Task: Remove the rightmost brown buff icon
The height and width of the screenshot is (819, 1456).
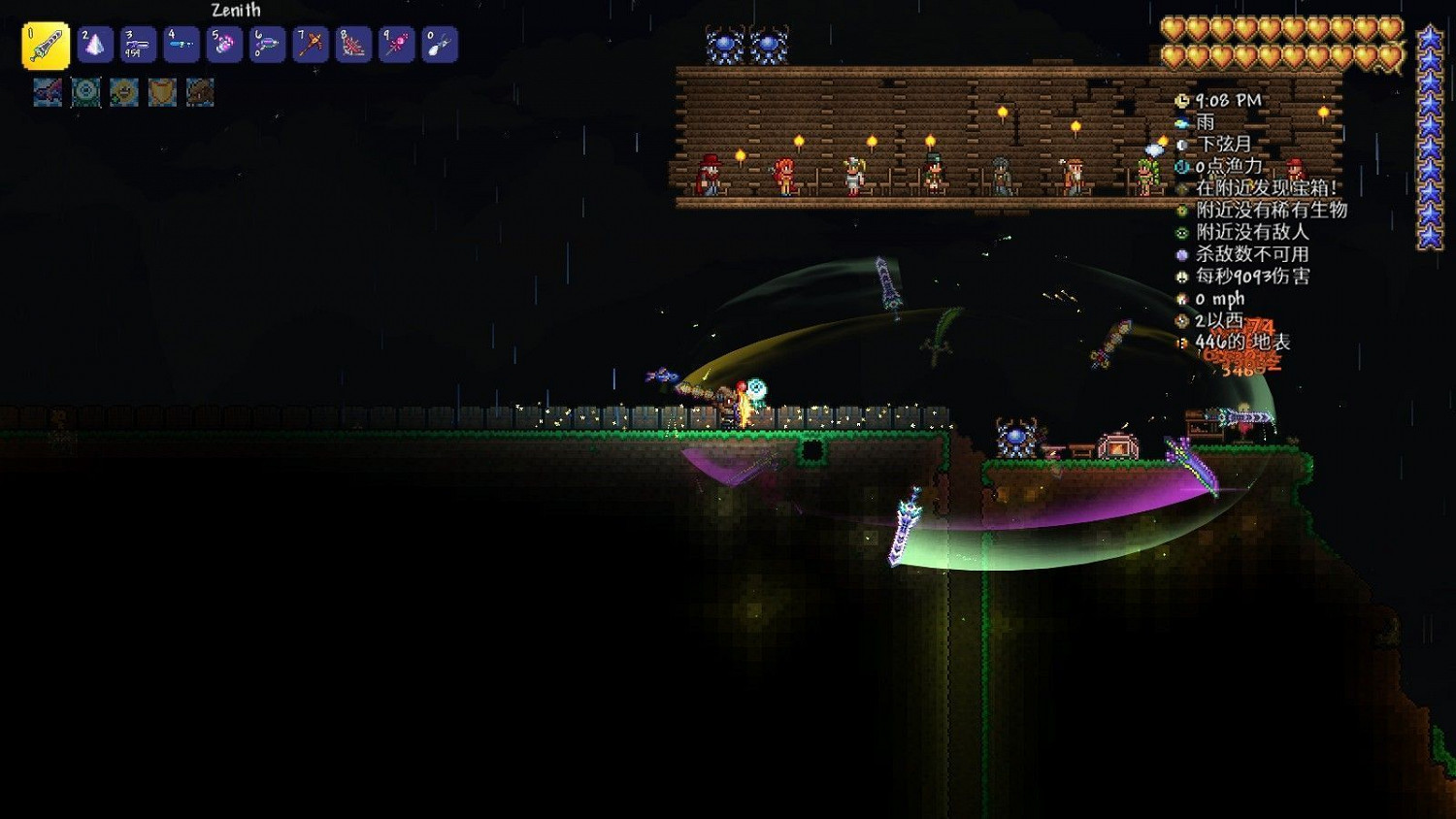Action: tap(199, 92)
